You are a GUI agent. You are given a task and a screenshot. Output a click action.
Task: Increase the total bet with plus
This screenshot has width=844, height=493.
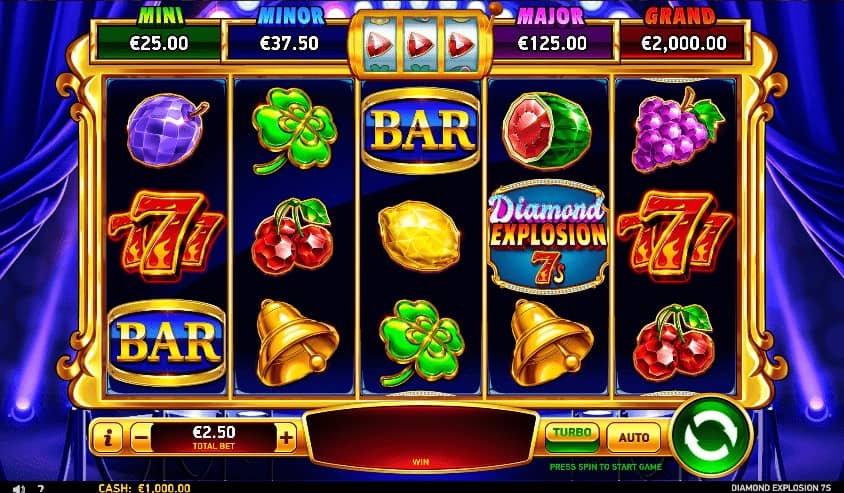tap(287, 437)
